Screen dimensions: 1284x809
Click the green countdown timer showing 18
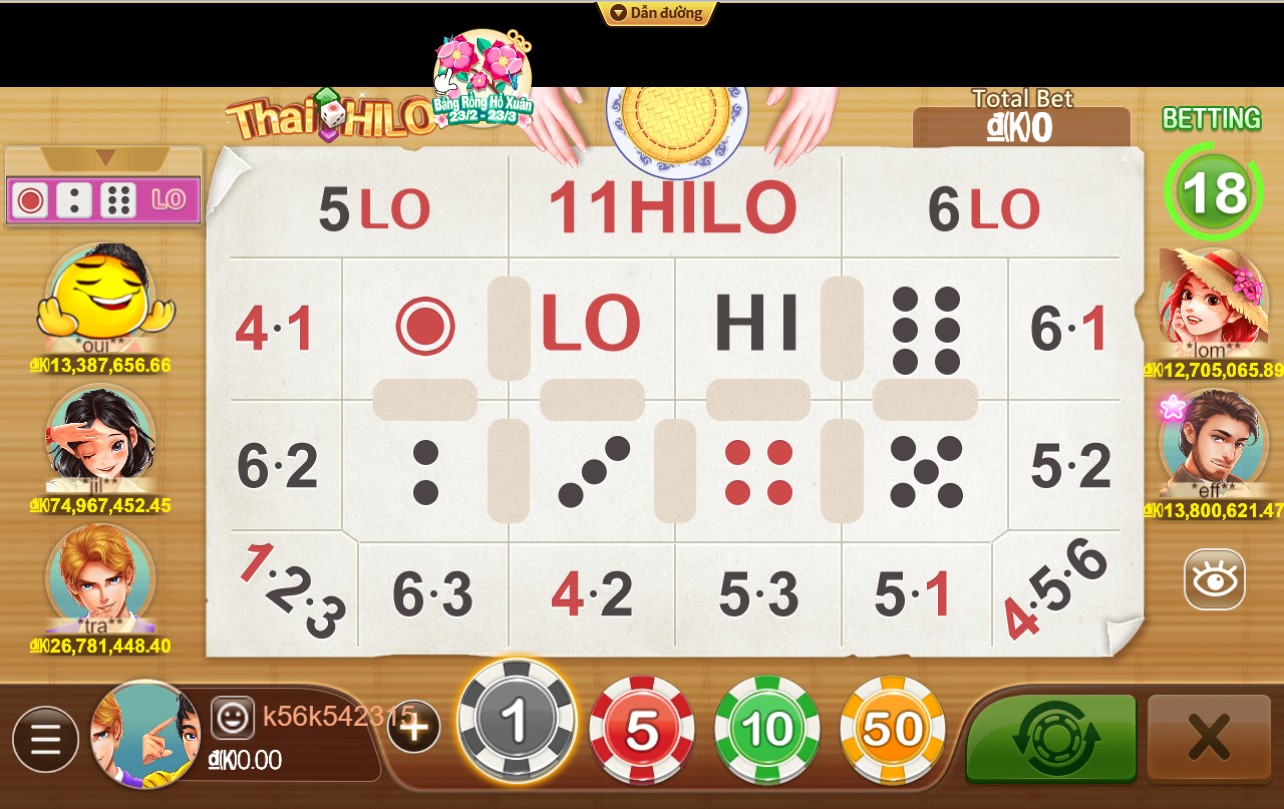(1211, 192)
